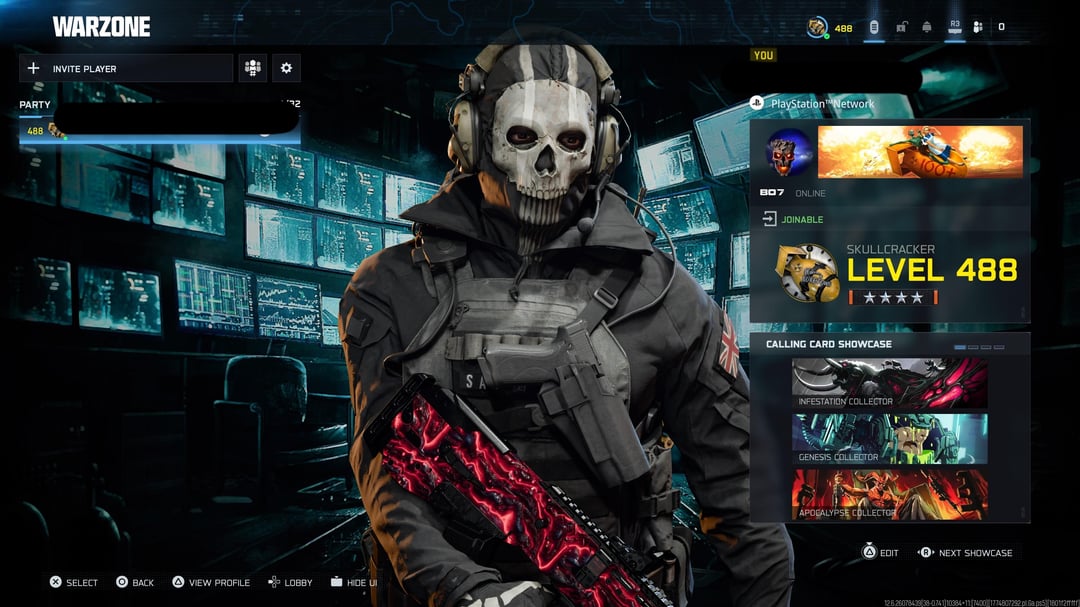Open the unlocked padlock icon in top bar
The width and height of the screenshot is (1080, 607).
pos(901,27)
